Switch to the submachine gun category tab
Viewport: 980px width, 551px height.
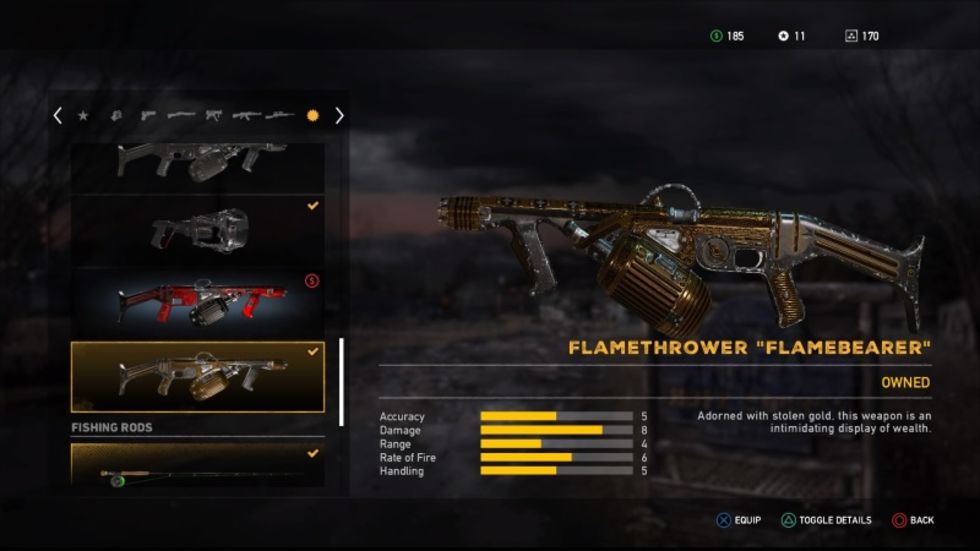[x=214, y=116]
